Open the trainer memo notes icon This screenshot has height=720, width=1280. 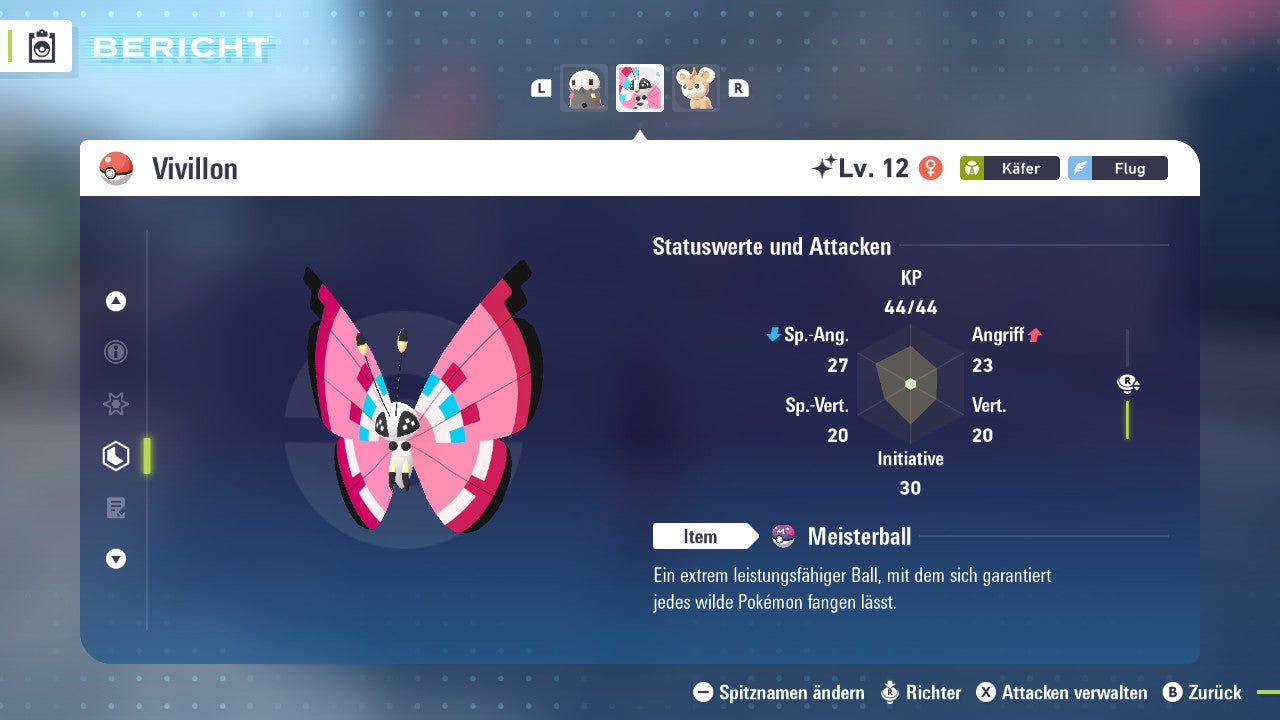[115, 508]
